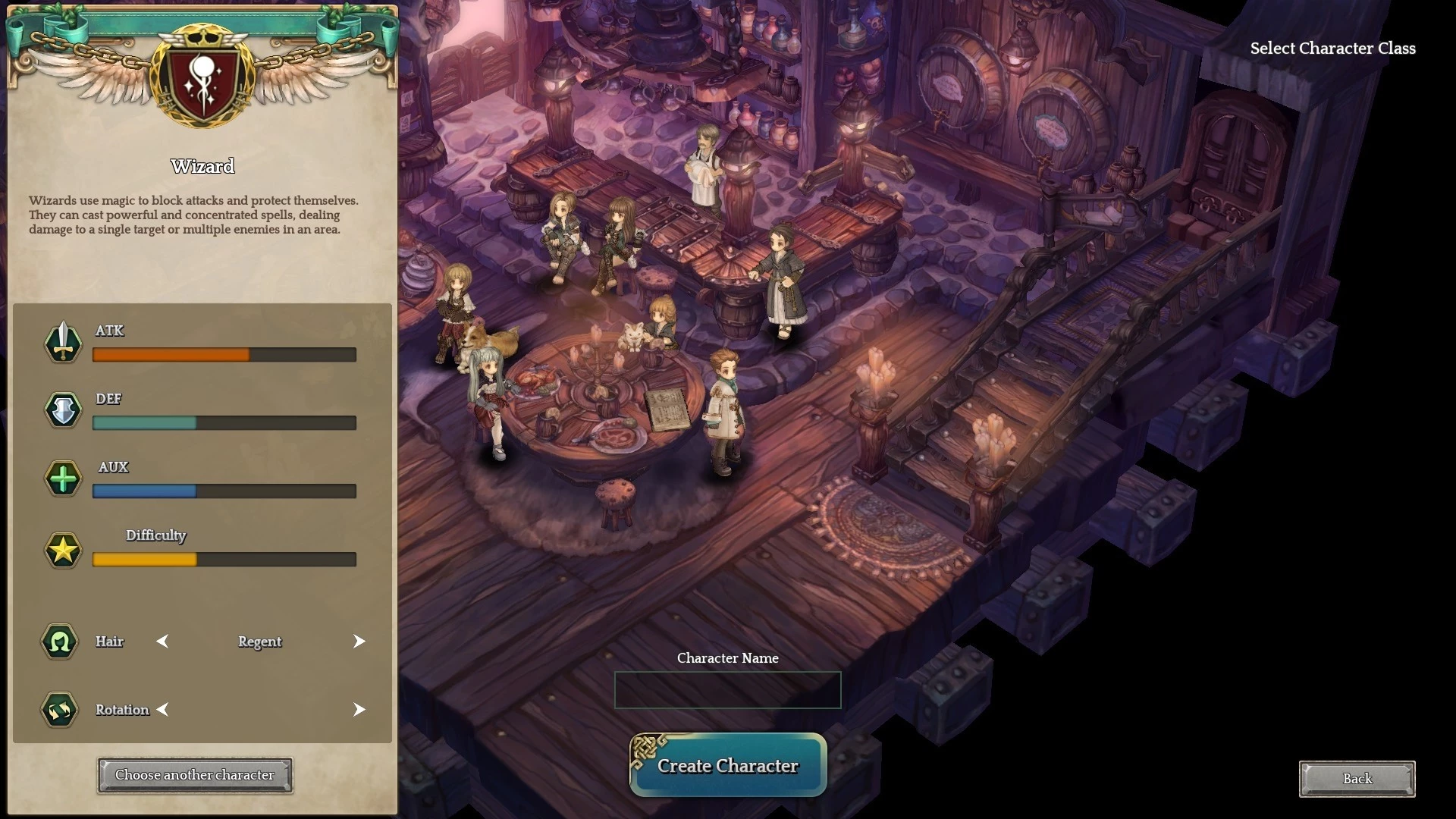1456x819 pixels.
Task: Rotate character with the right Rotation arrow
Action: [x=359, y=710]
